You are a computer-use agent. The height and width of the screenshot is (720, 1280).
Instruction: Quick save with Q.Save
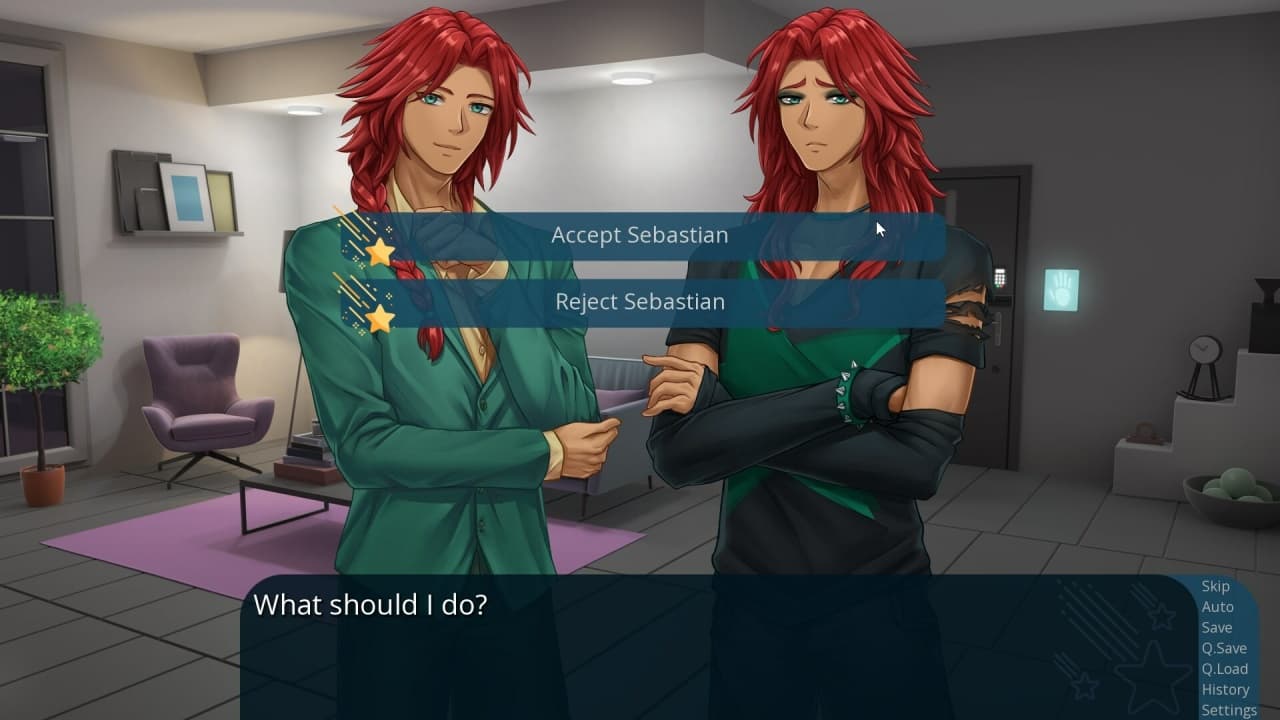tap(1224, 648)
